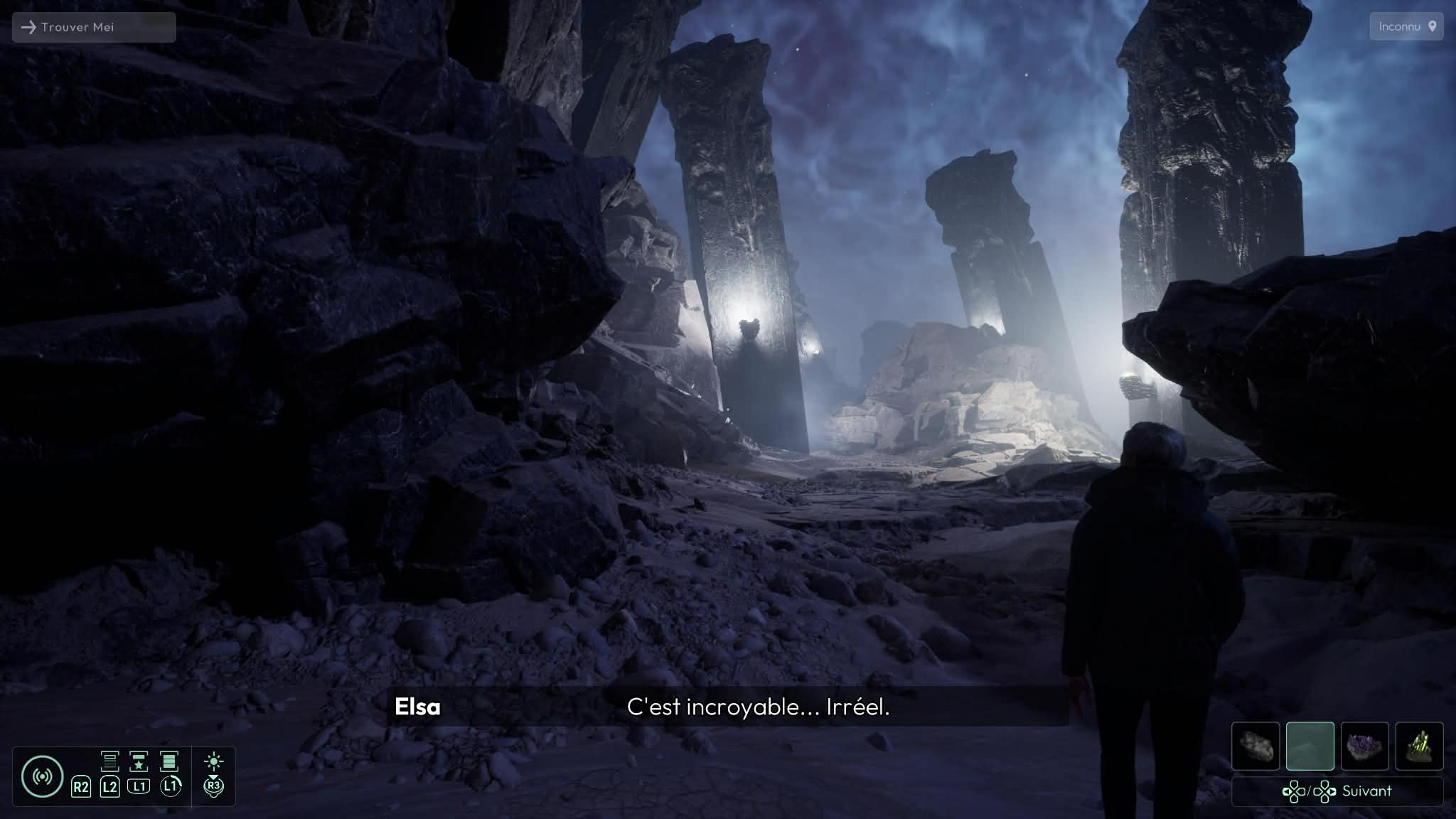The height and width of the screenshot is (819, 1456).
Task: Open the Trouver Mei objective tracker
Action: 93,27
